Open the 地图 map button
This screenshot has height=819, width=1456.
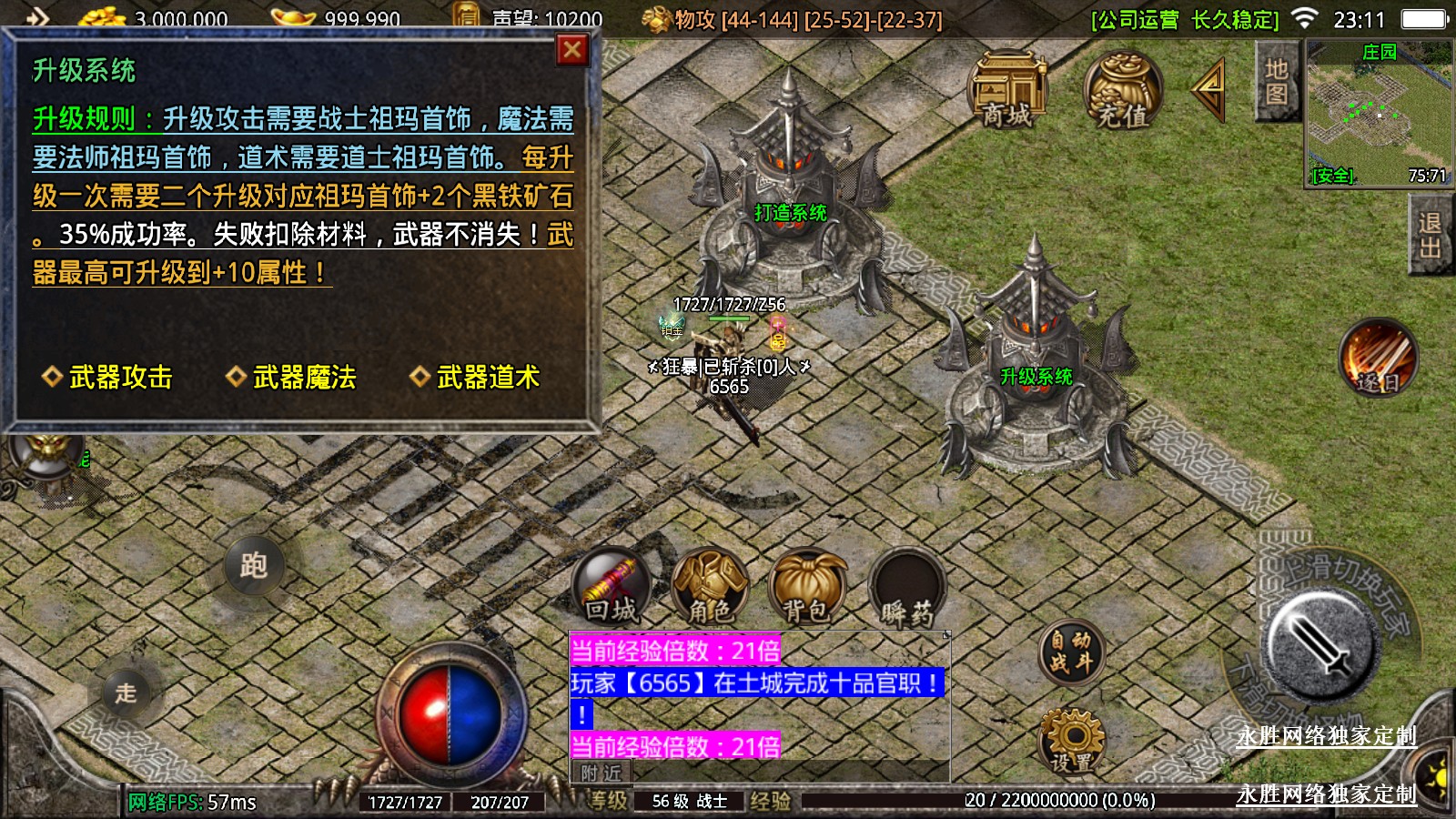pyautogui.click(x=1276, y=82)
